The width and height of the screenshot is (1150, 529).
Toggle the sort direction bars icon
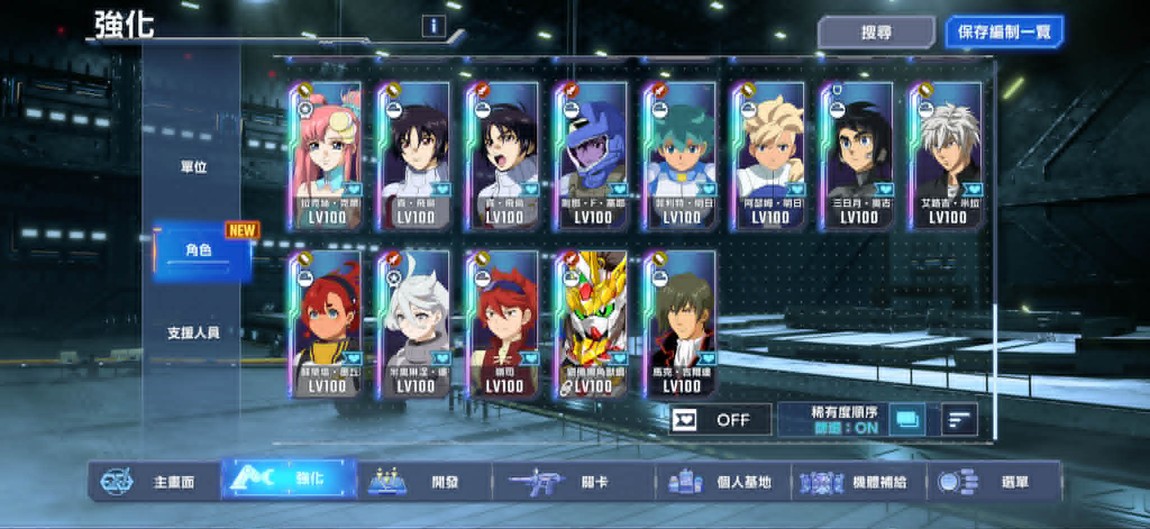(x=958, y=420)
